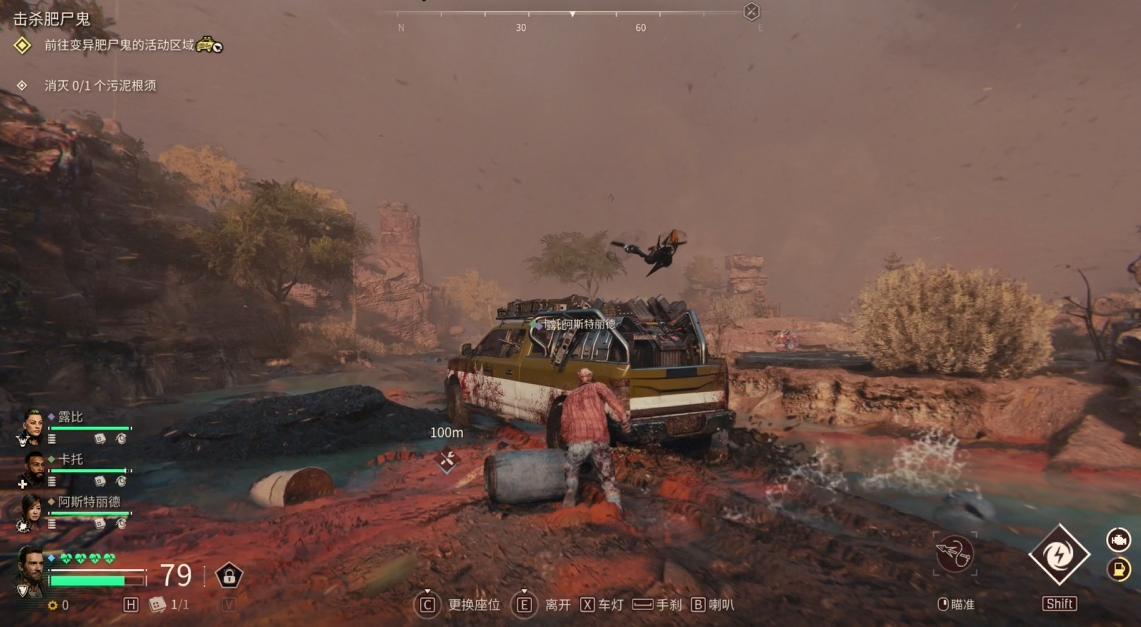Open the 击杀肥尸鬼 quest tracker title
The height and width of the screenshot is (627, 1141).
pyautogui.click(x=51, y=18)
